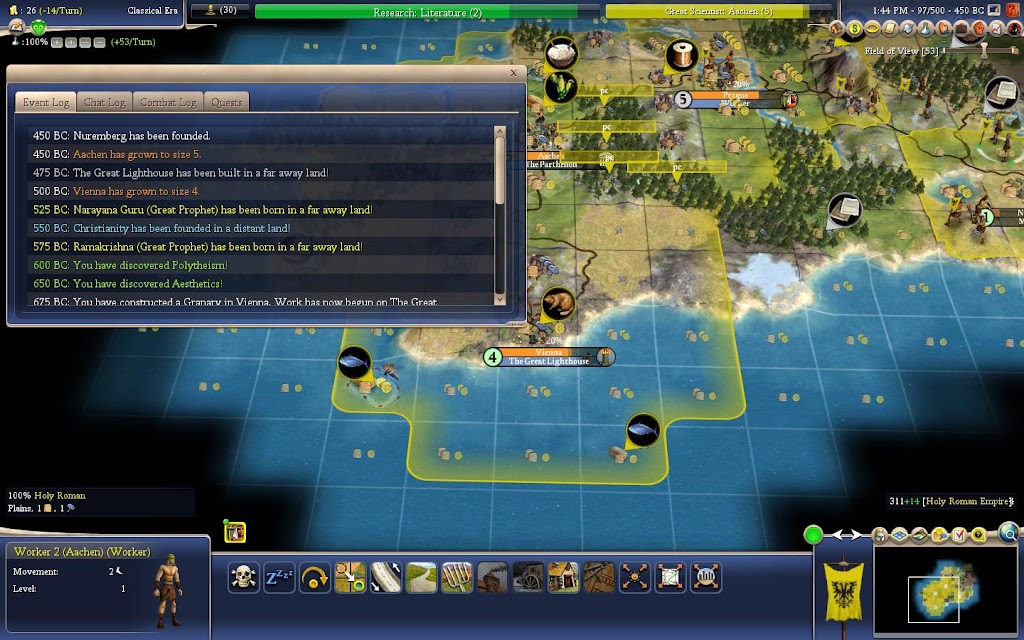Build a farm using the pitchfork icon
The width and height of the screenshot is (1024, 640).
pyautogui.click(x=456, y=577)
